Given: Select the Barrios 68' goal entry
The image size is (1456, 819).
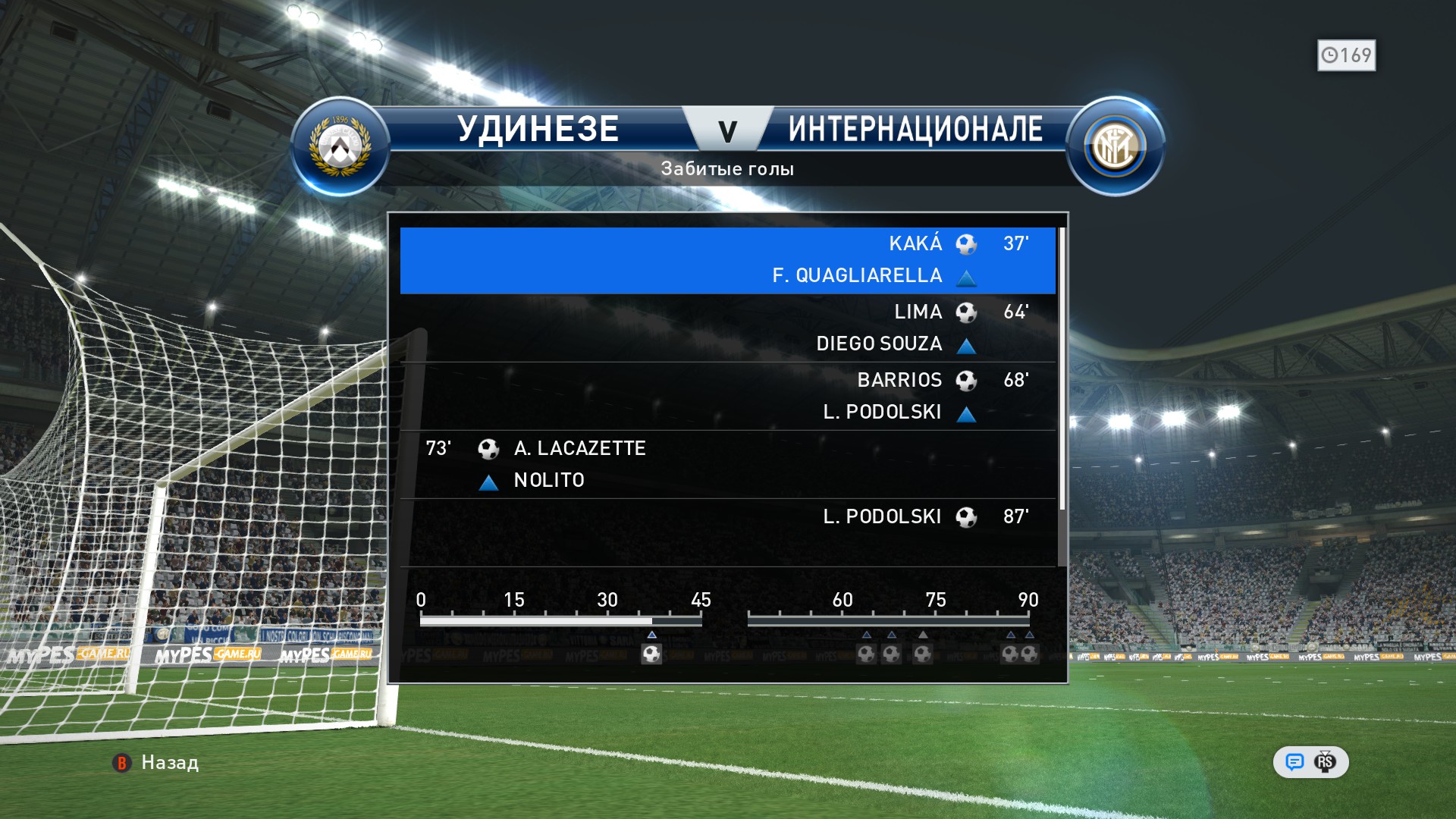Looking at the screenshot, I should tap(727, 396).
